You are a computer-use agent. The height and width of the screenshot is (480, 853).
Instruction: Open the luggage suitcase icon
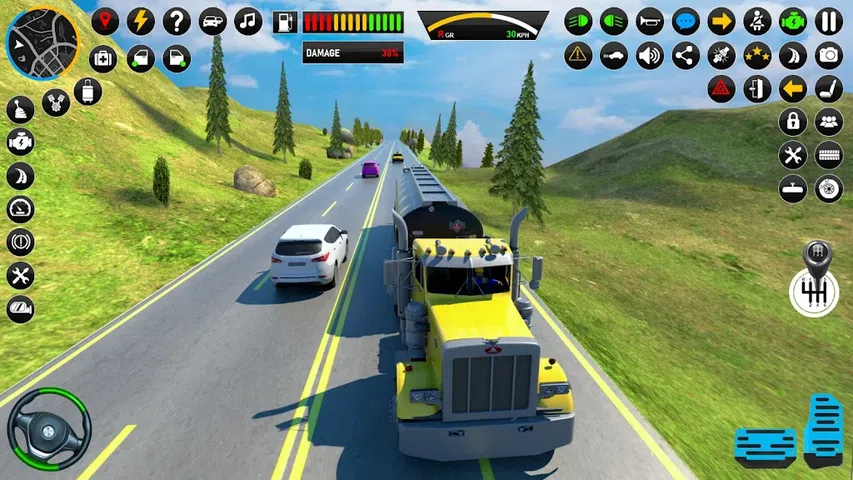pyautogui.click(x=88, y=92)
